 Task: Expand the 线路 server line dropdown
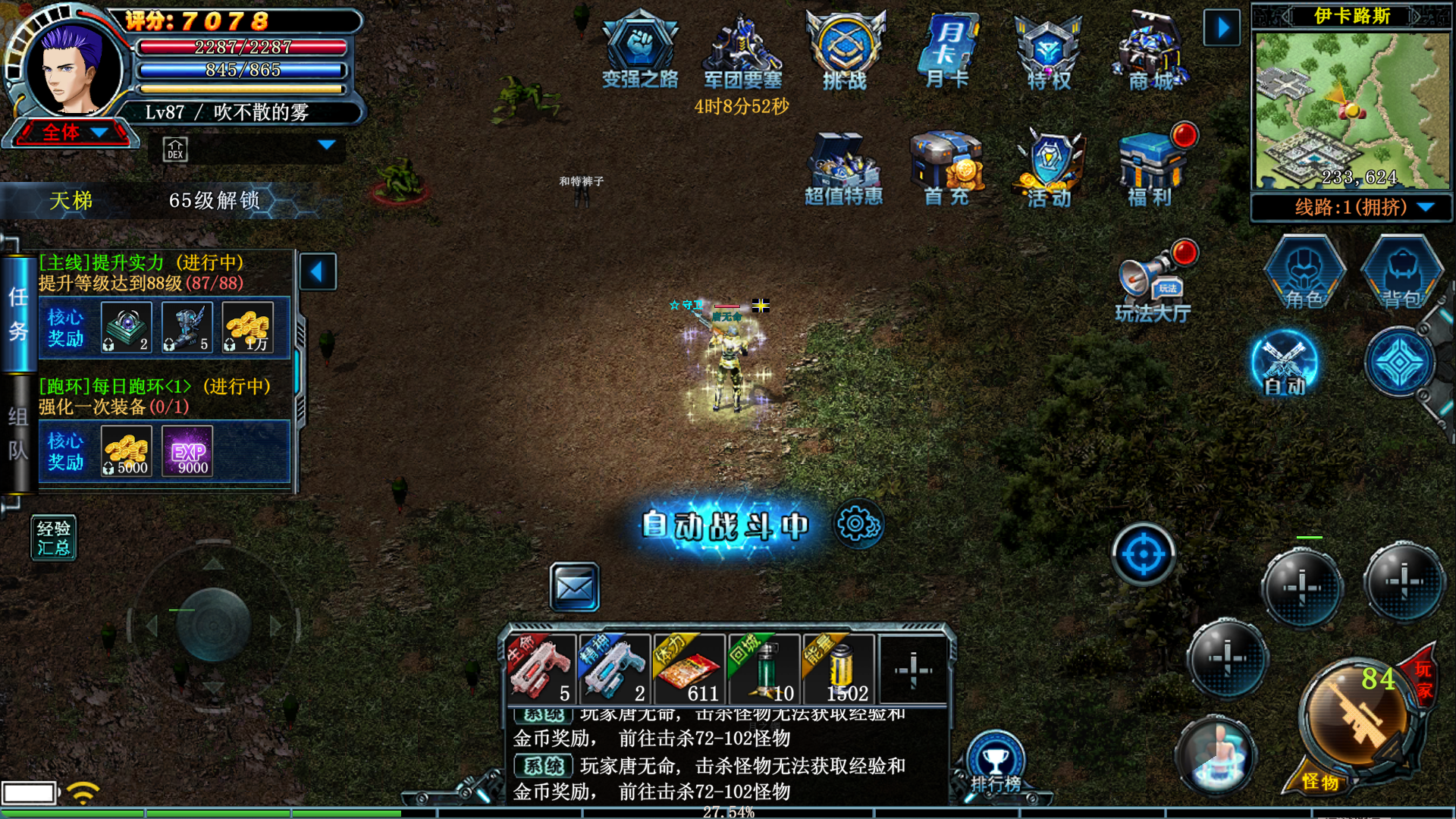(1425, 208)
